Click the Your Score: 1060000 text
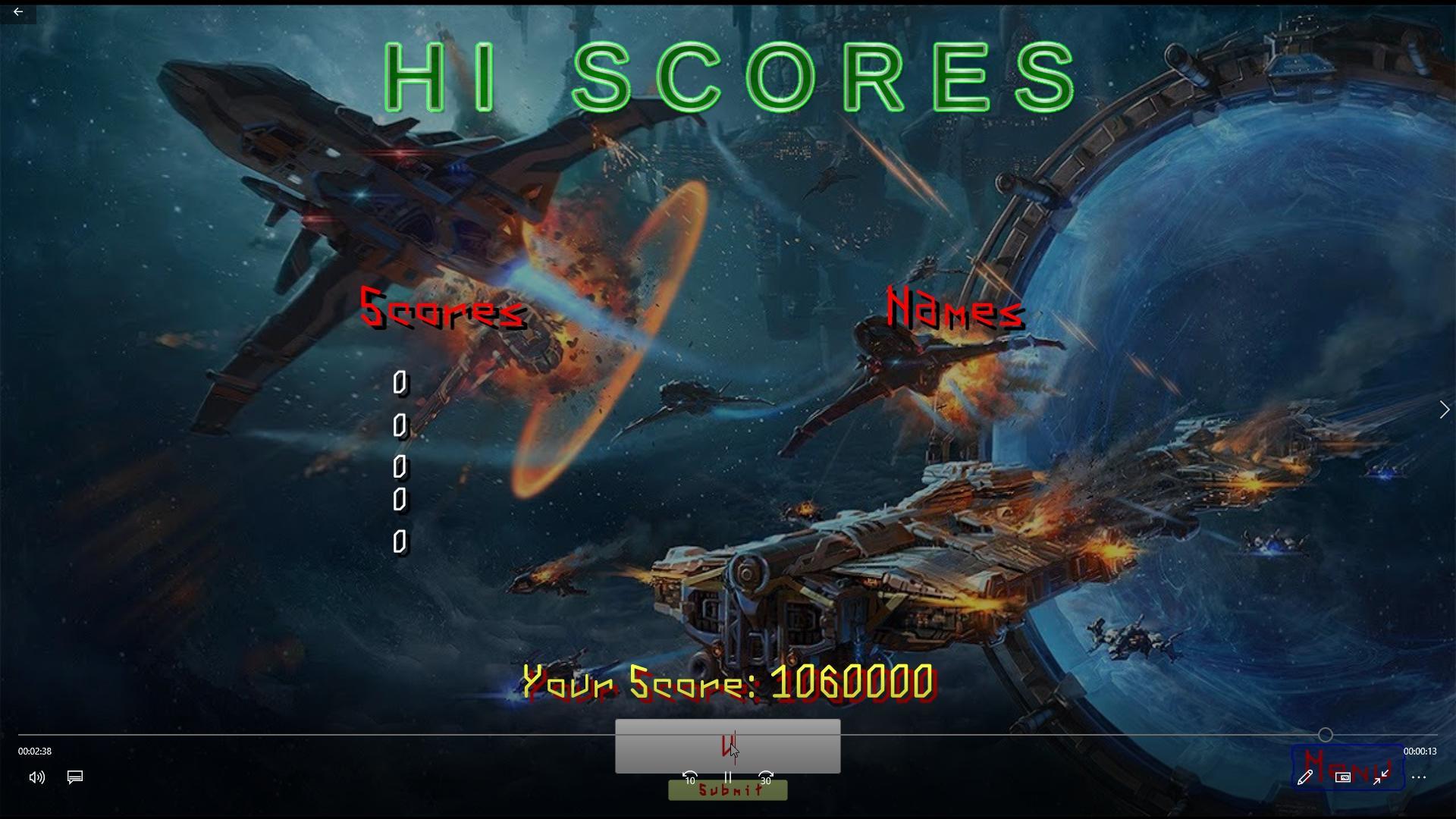Screen dimensions: 1456x819 click(726, 681)
